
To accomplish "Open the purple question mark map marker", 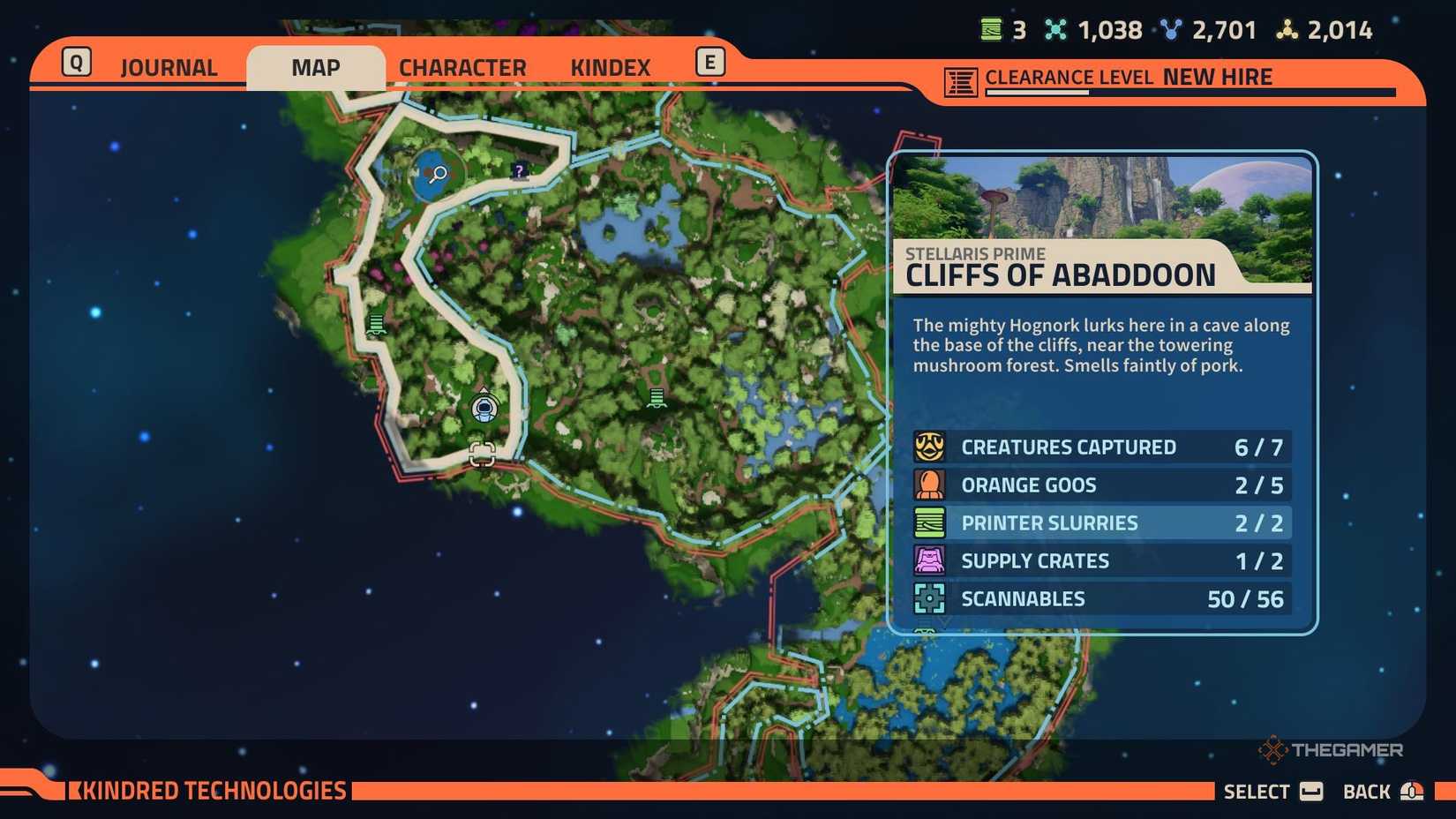I will tap(518, 171).
